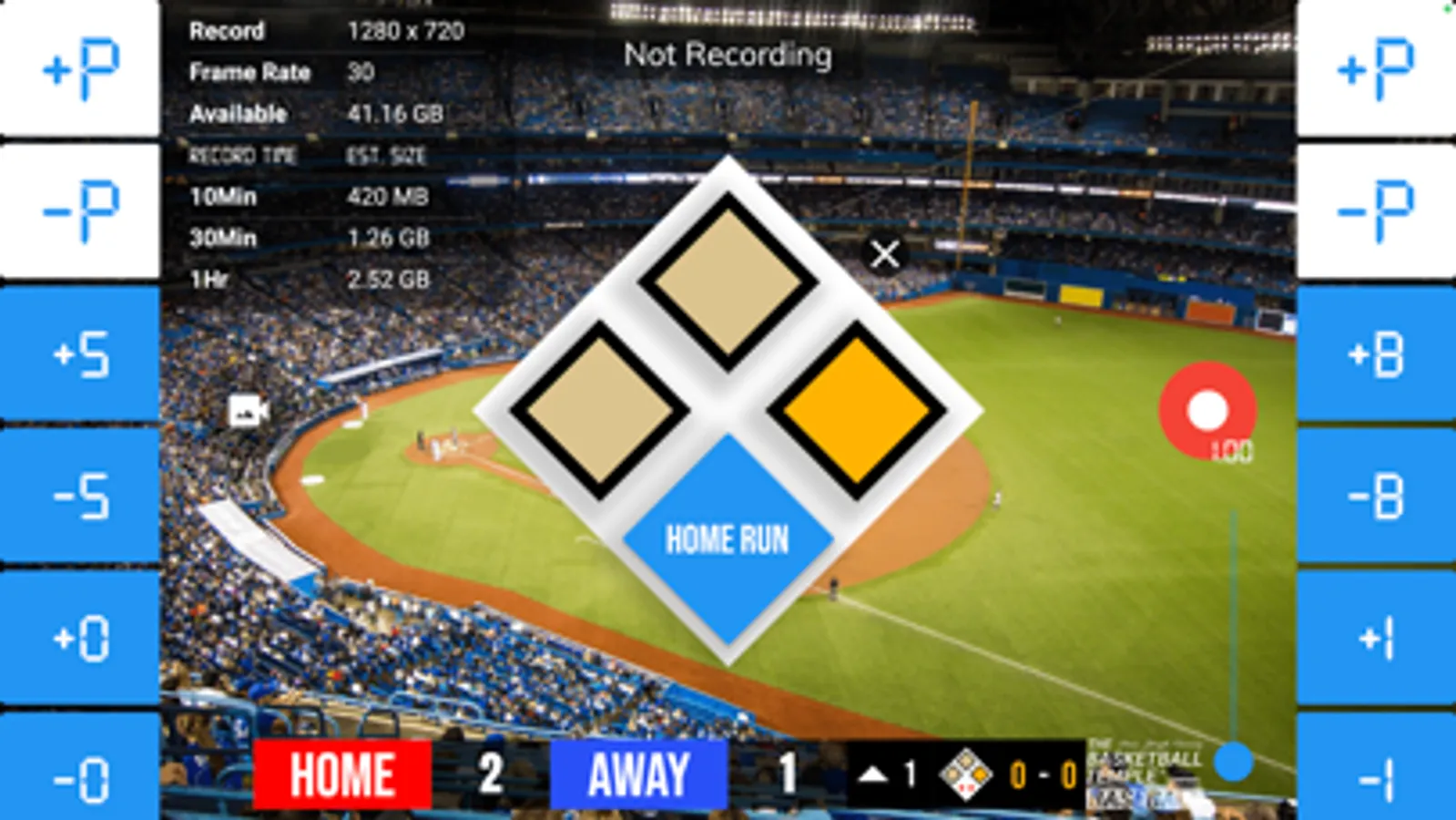Viewport: 1456px width, 820px height.
Task: Add 5 points using the +5 button
Action: [x=80, y=351]
